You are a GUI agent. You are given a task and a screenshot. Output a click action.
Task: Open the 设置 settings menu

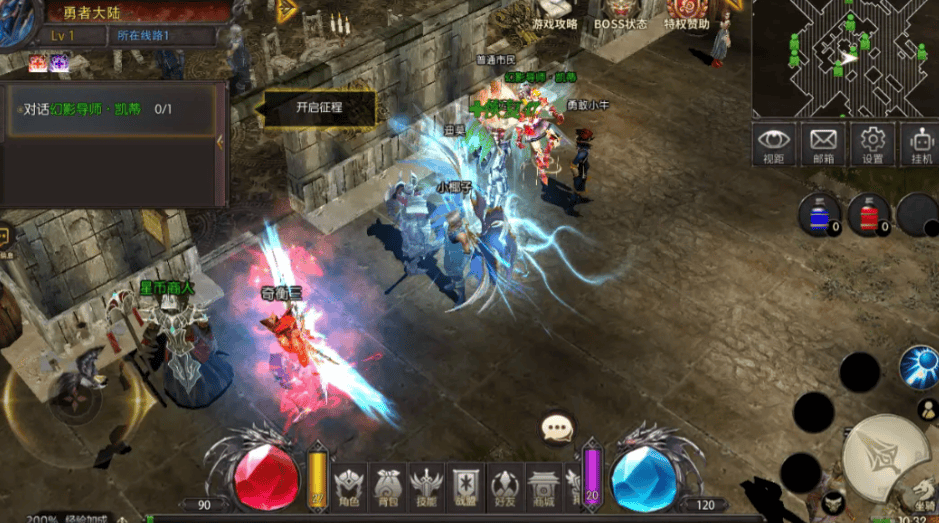click(x=873, y=145)
